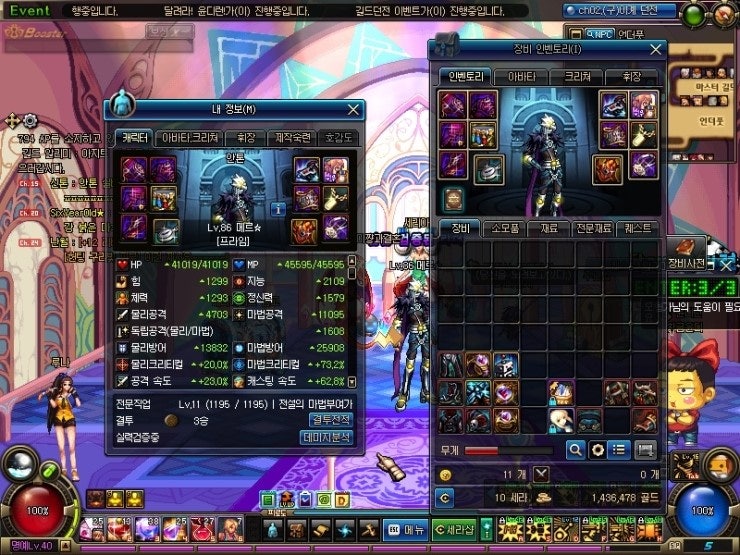Viewport: 740px width, 555px height.
Task: Click the magnifier search button in inventory
Action: [575, 450]
